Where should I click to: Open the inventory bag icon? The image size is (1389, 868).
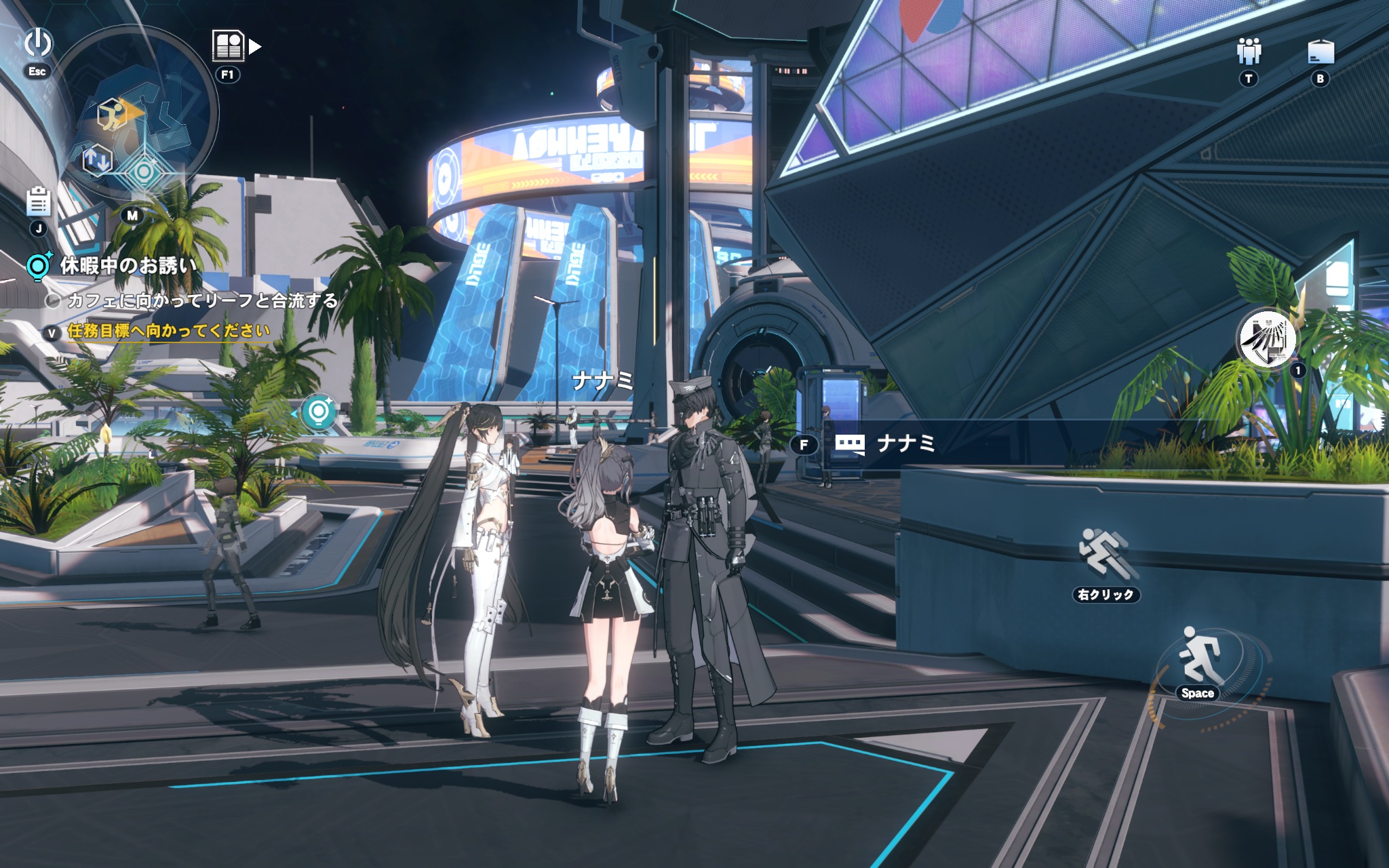coord(1320,52)
